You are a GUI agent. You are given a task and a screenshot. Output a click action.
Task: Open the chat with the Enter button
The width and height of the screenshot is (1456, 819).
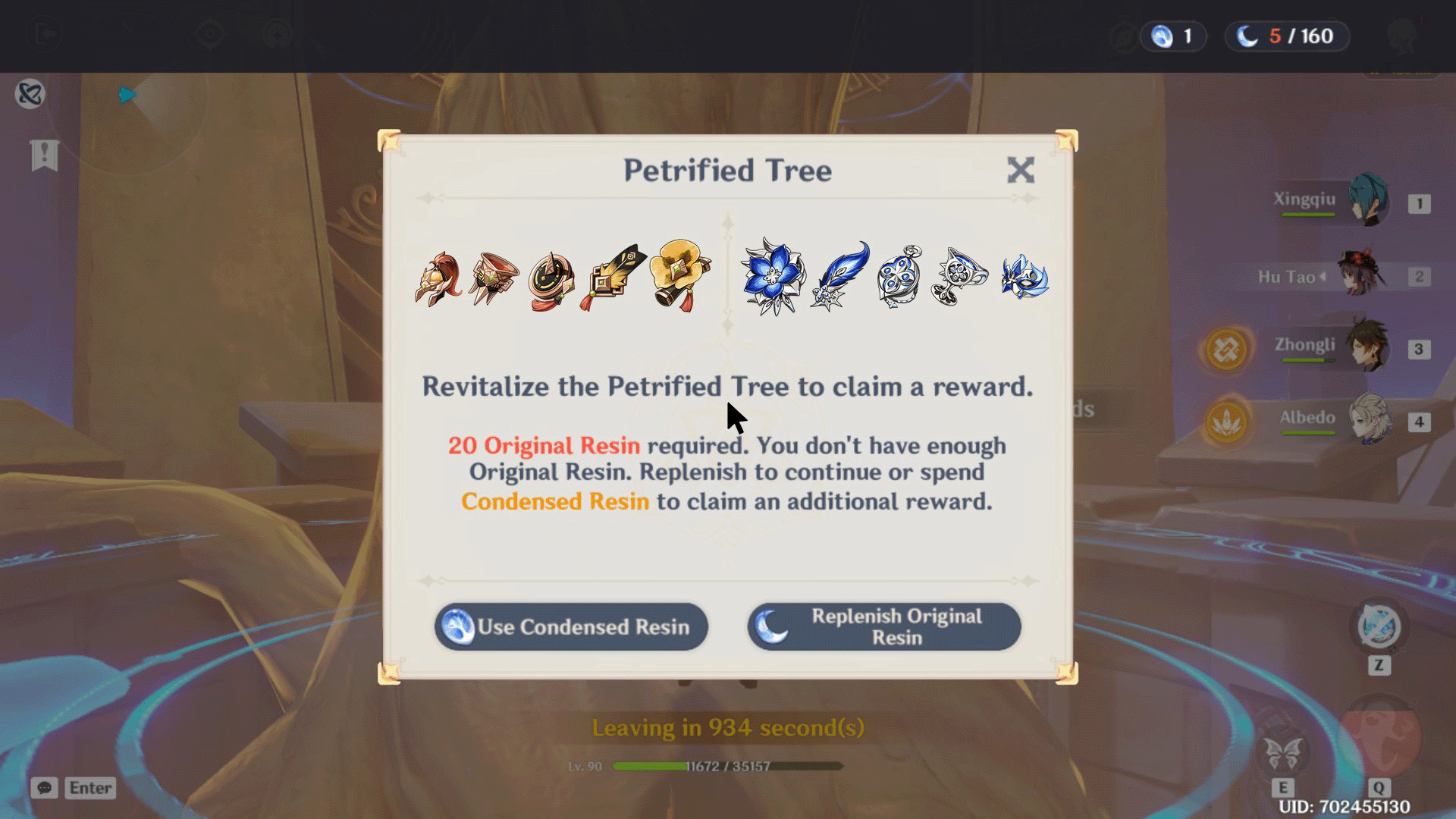click(x=89, y=788)
